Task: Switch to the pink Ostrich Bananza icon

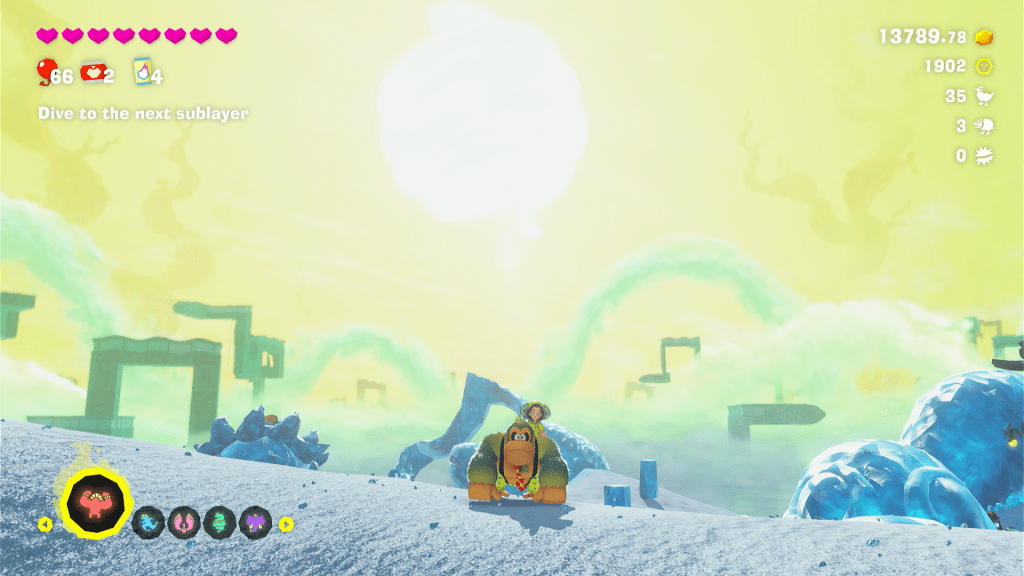Action: 185,522
